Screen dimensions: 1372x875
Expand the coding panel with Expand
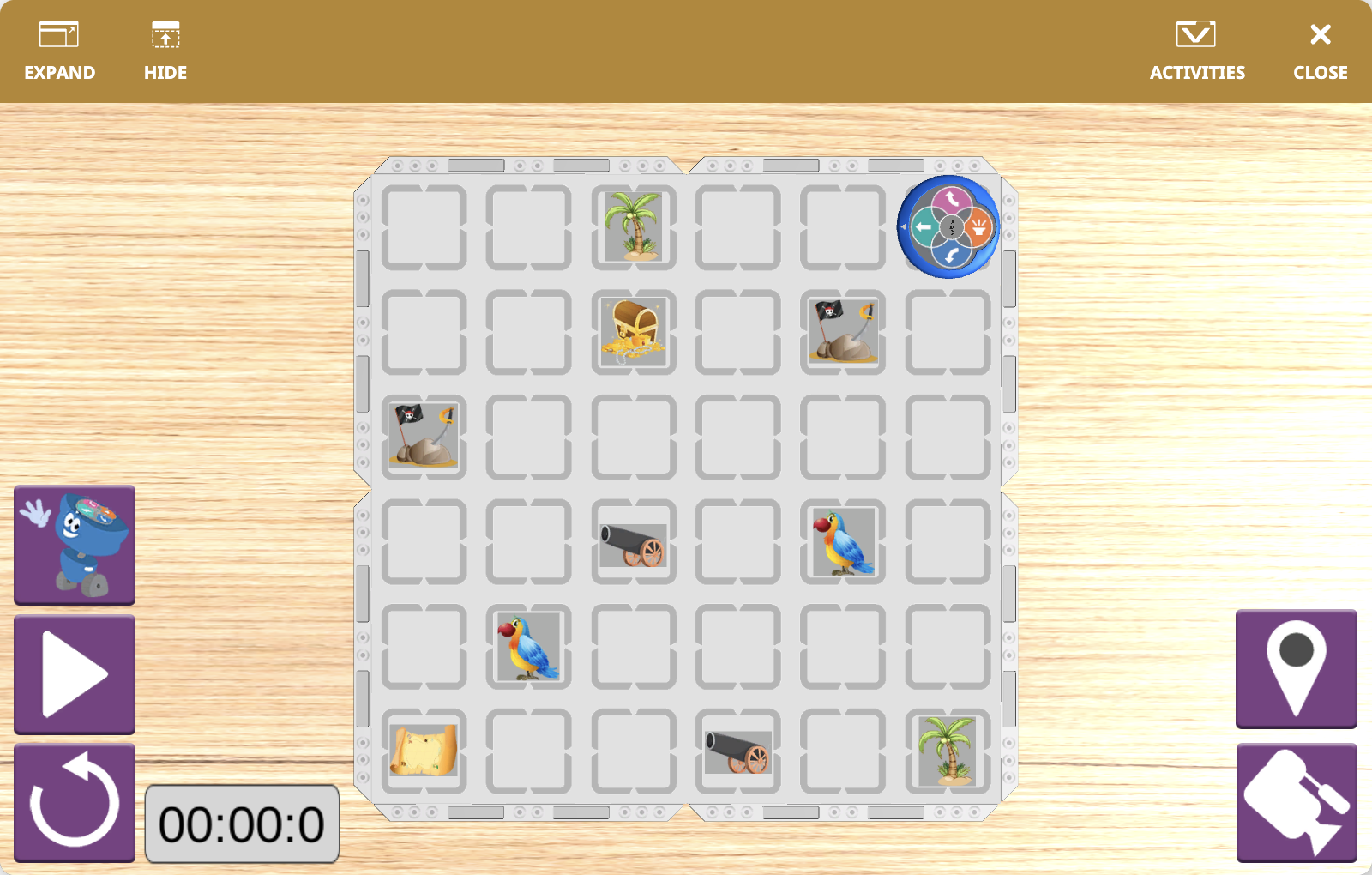pos(59,47)
